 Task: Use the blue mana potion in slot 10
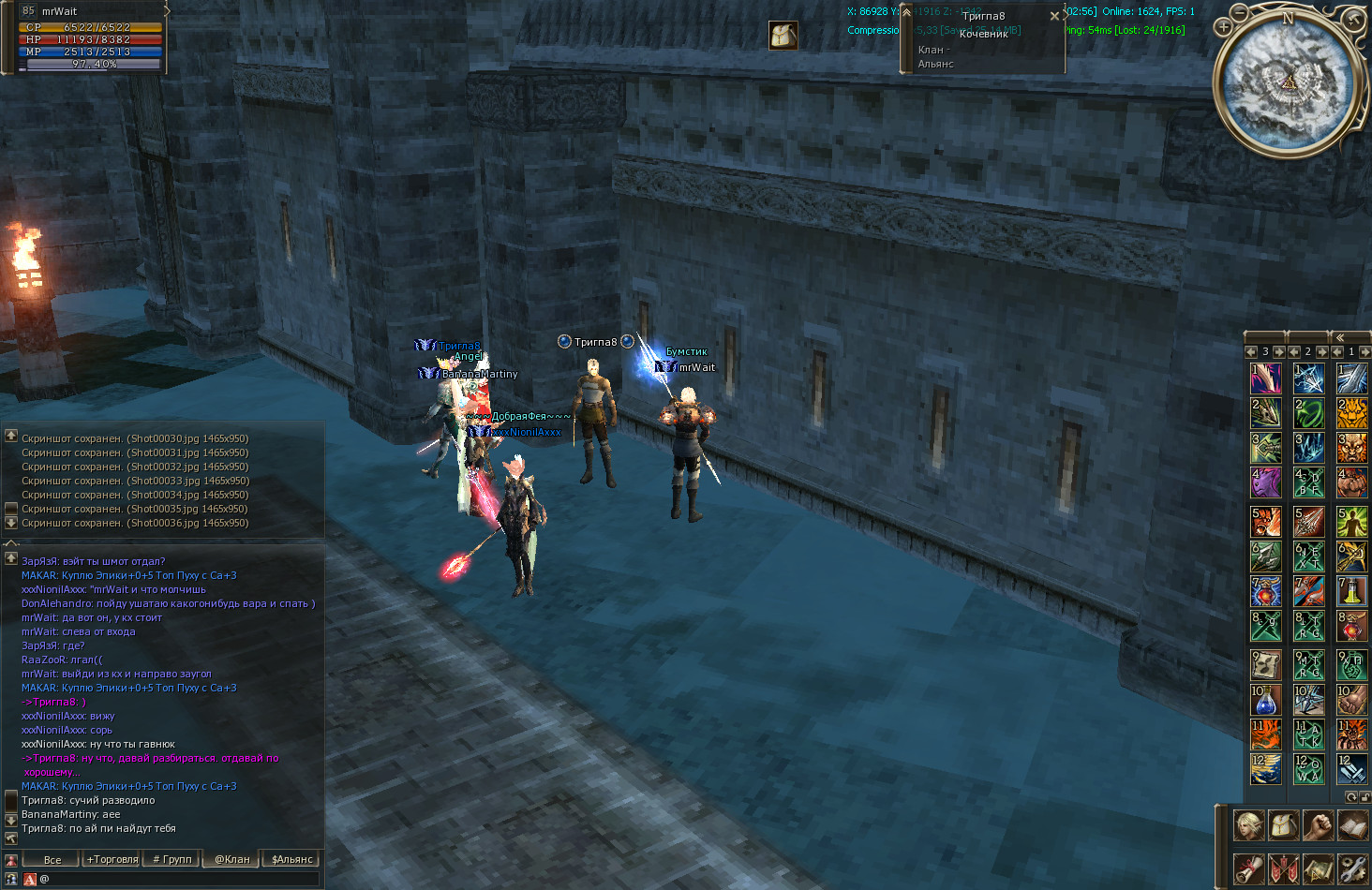[x=1265, y=699]
